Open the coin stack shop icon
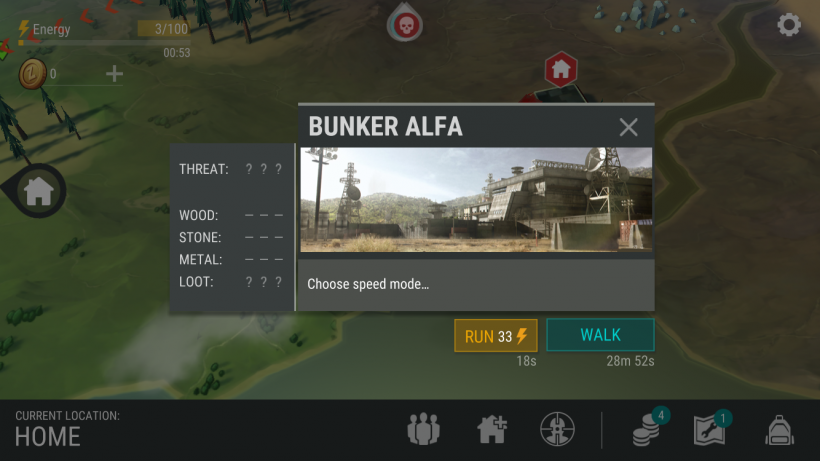The width and height of the screenshot is (820, 461). pyautogui.click(x=645, y=430)
